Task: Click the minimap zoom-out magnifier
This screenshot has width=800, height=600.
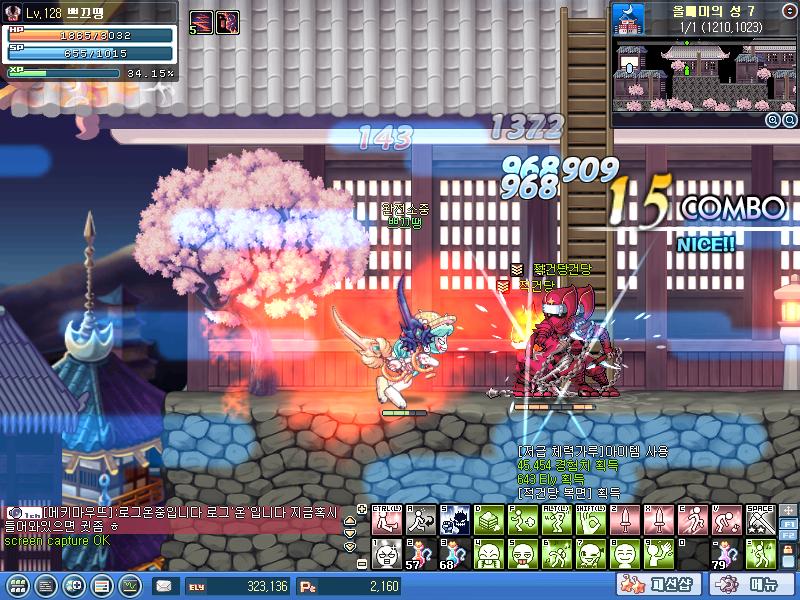Action: click(x=788, y=120)
